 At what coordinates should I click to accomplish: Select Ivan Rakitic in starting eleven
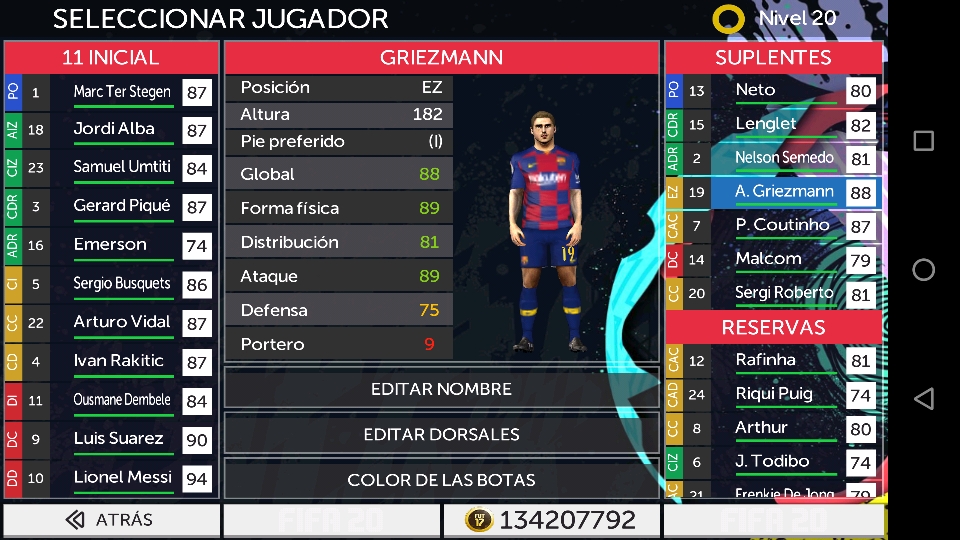(x=118, y=362)
